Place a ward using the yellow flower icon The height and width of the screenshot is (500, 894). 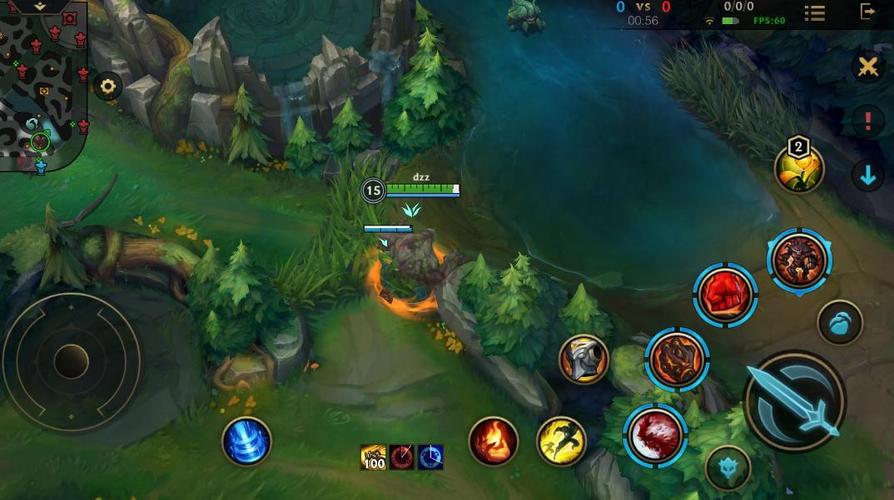tap(800, 169)
